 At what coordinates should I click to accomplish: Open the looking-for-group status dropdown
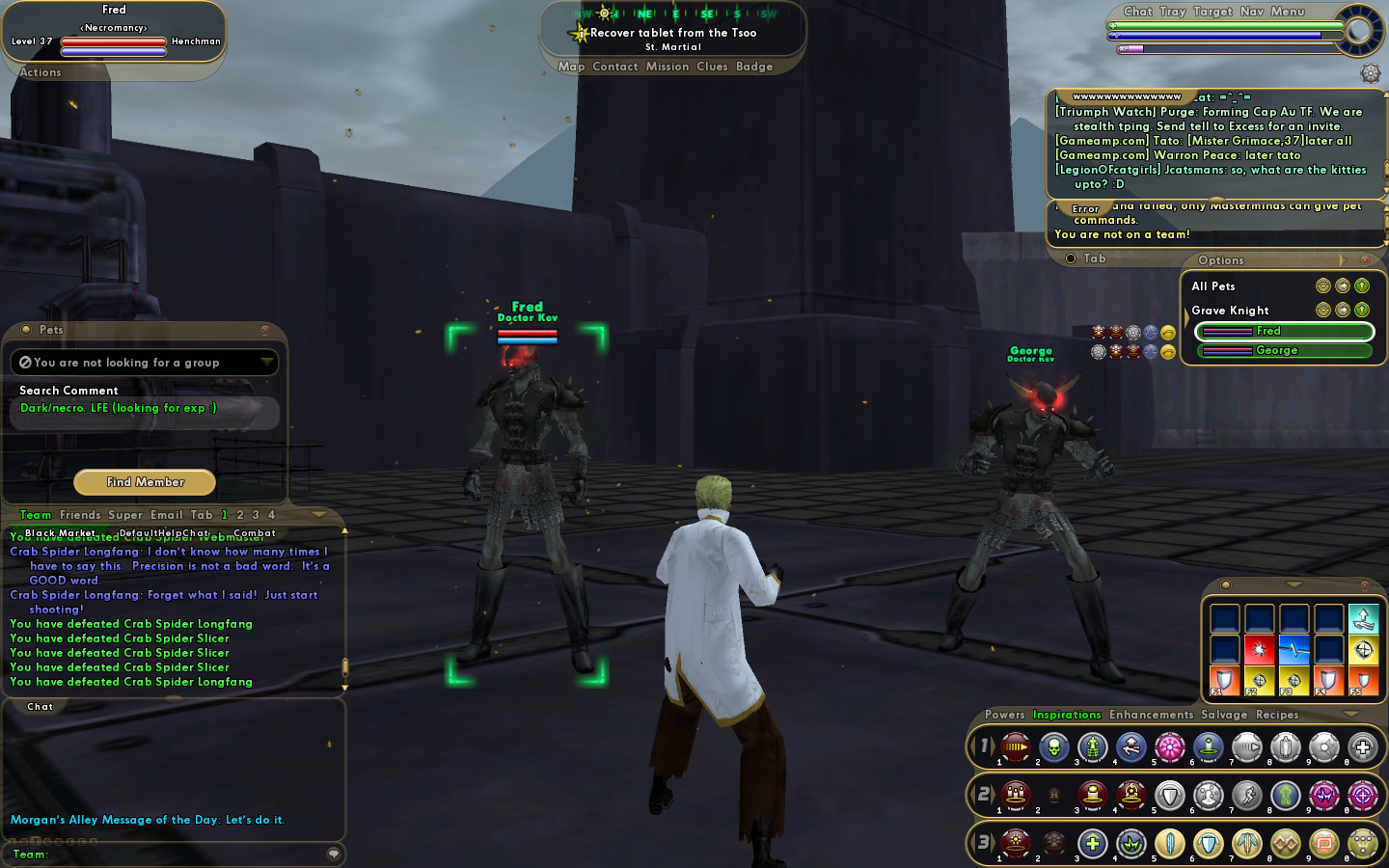265,363
